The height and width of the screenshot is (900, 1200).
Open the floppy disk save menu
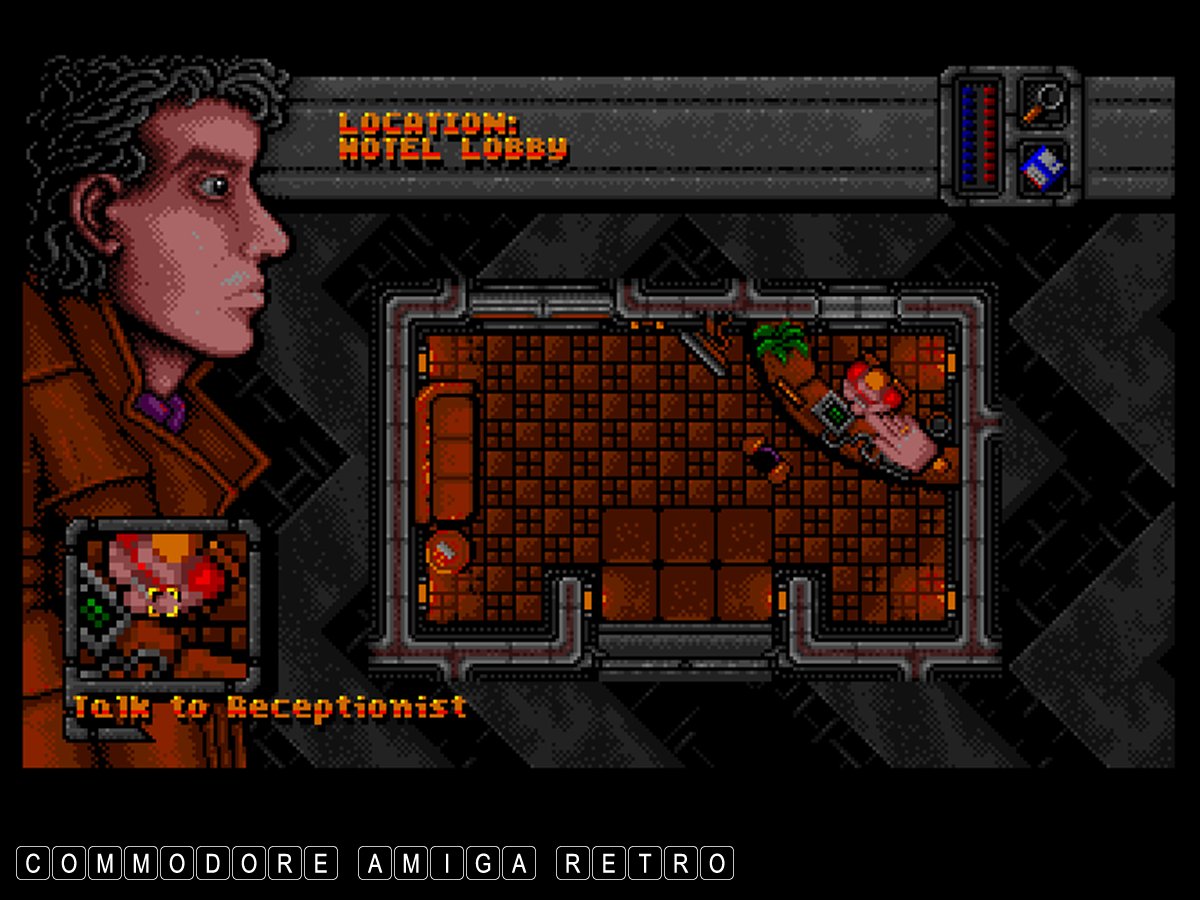[1044, 167]
